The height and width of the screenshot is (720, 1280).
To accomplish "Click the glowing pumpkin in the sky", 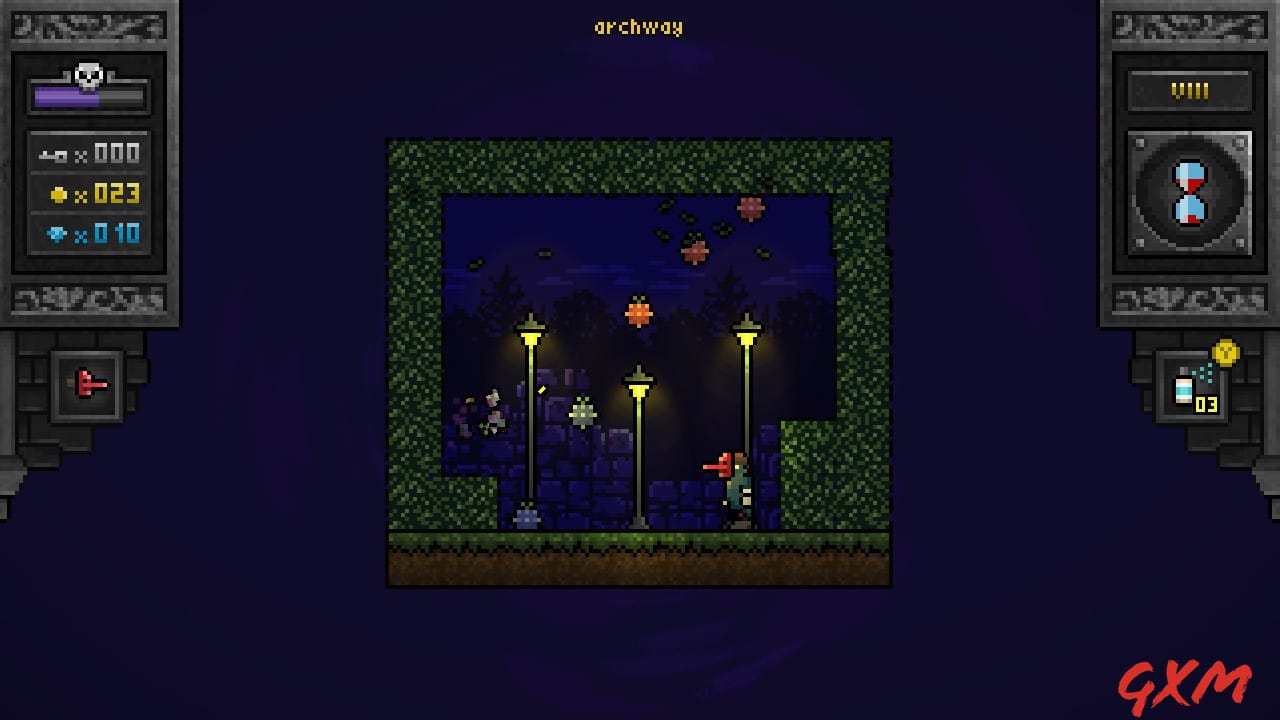I will pos(637,313).
